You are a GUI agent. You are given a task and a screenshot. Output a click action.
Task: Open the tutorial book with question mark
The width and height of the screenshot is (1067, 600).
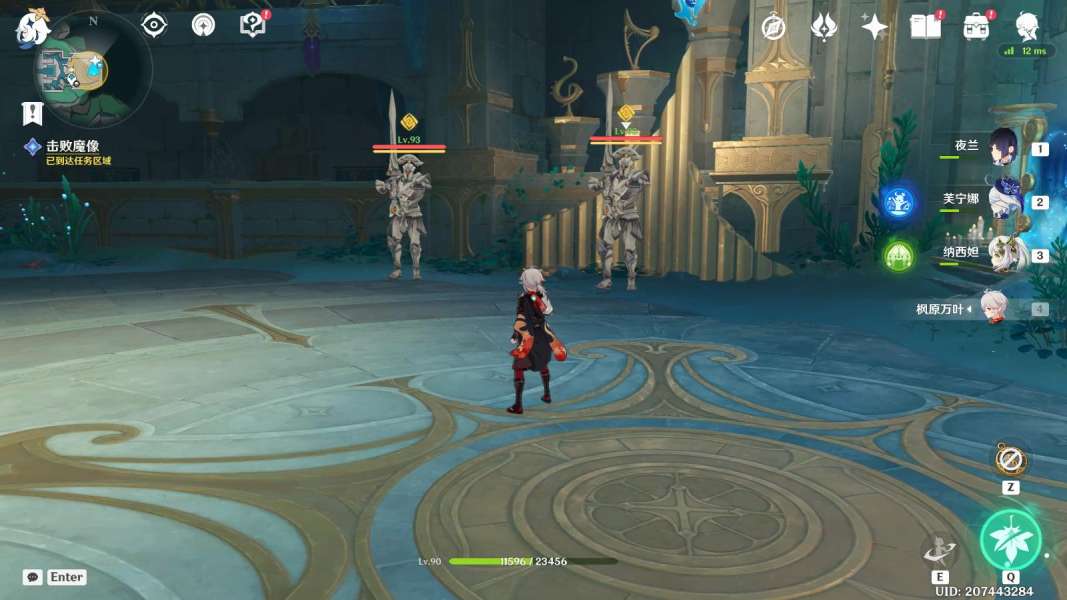253,25
